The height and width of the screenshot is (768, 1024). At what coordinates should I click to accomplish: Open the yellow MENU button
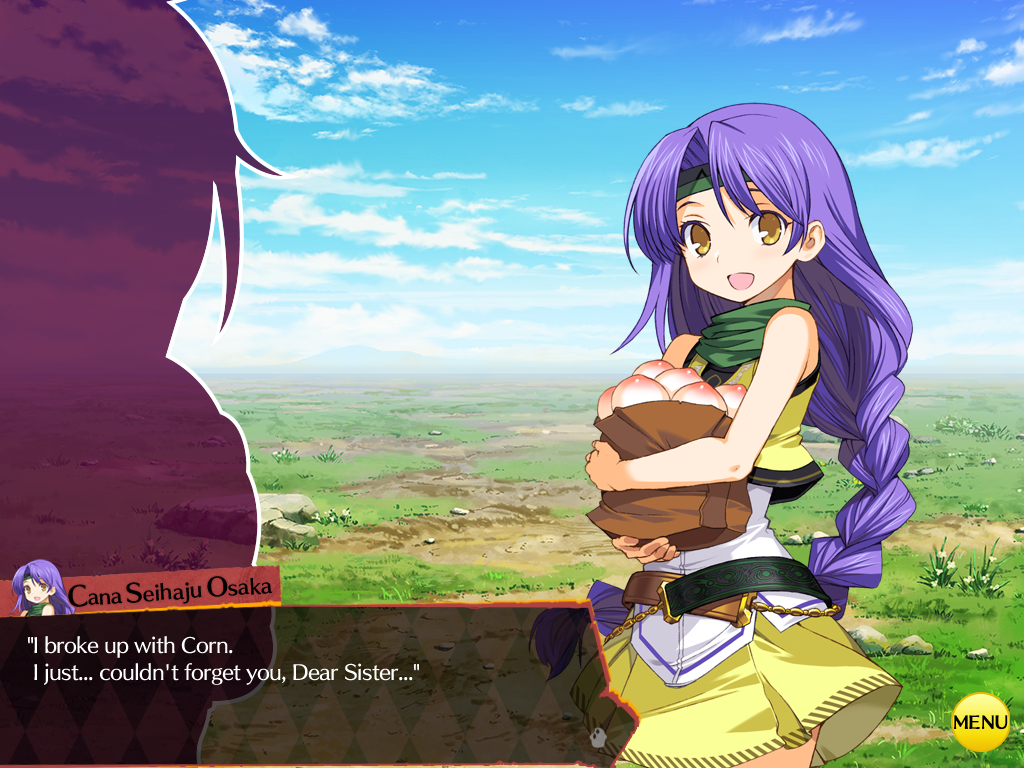pyautogui.click(x=980, y=722)
